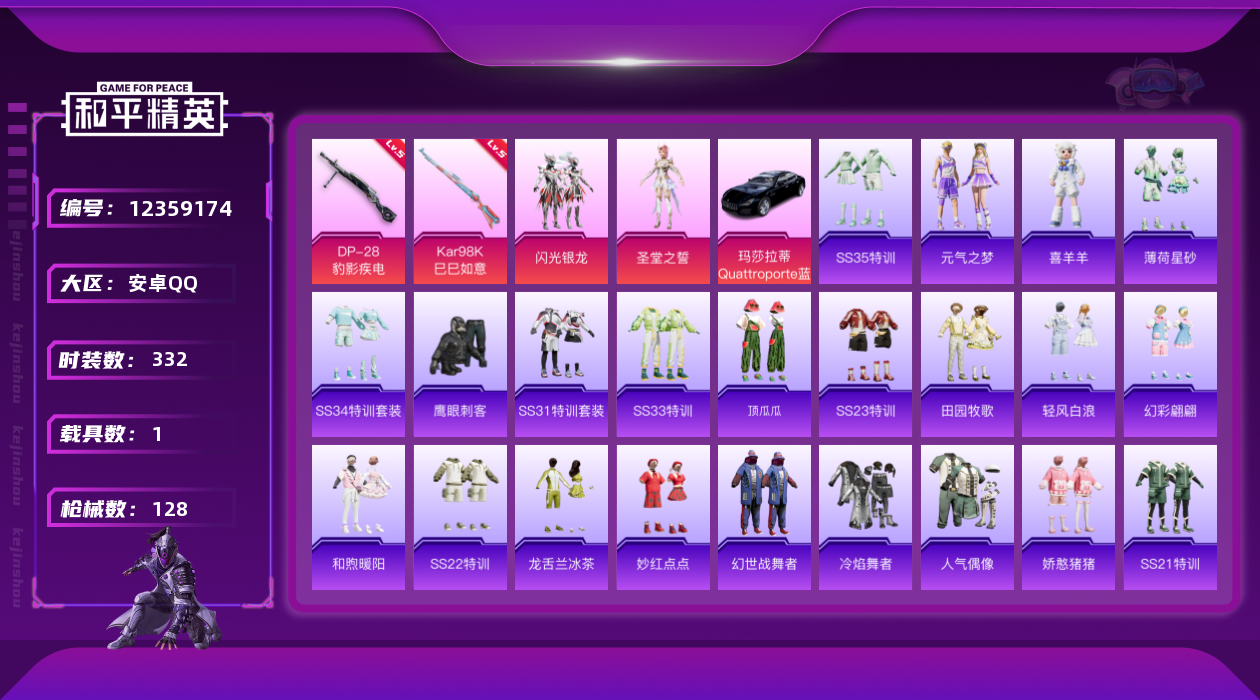Click the 鹰眼刺客 outfit card
1260x700 pixels.
click(x=460, y=363)
